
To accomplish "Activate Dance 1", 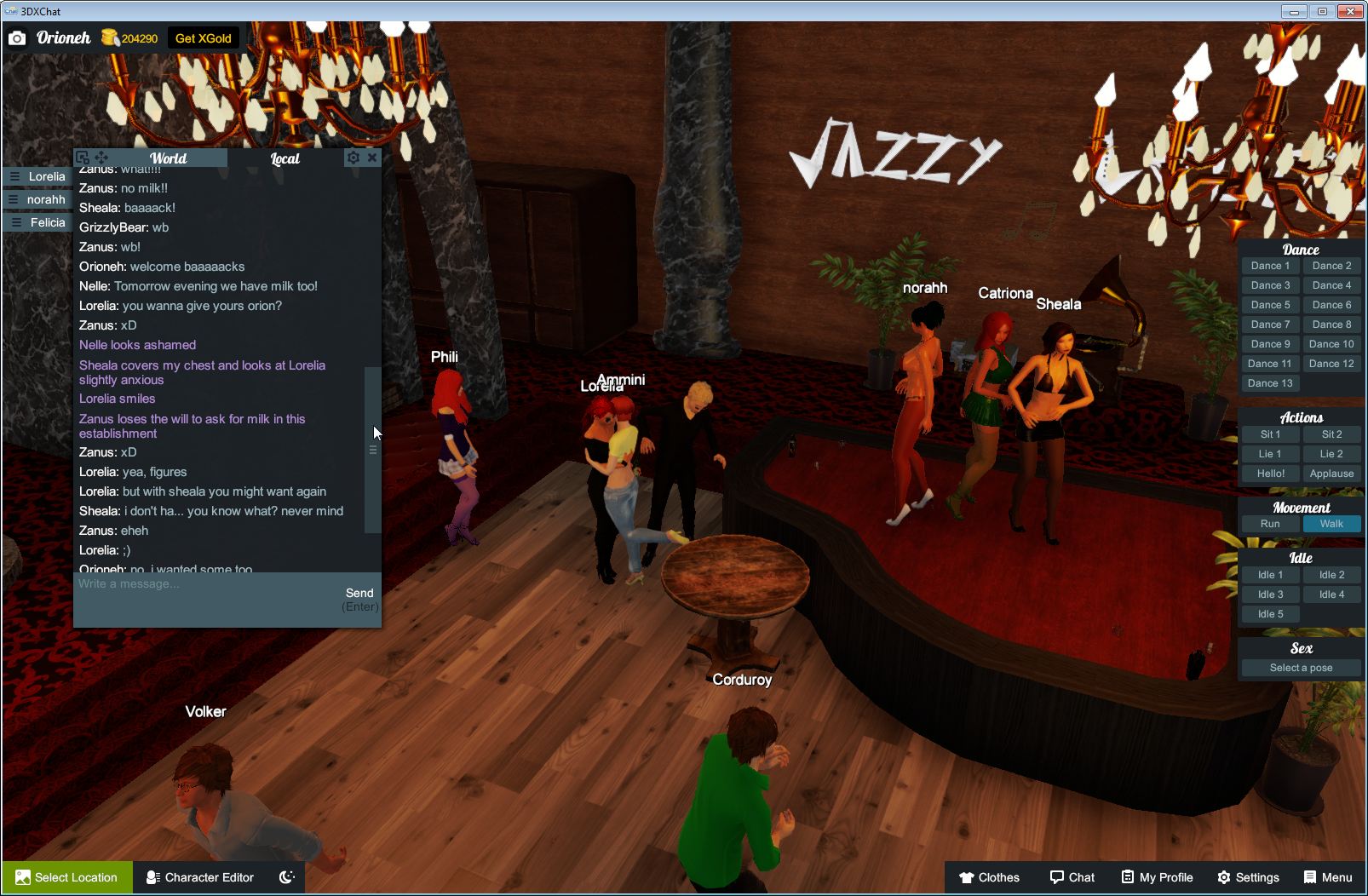I will [1270, 265].
